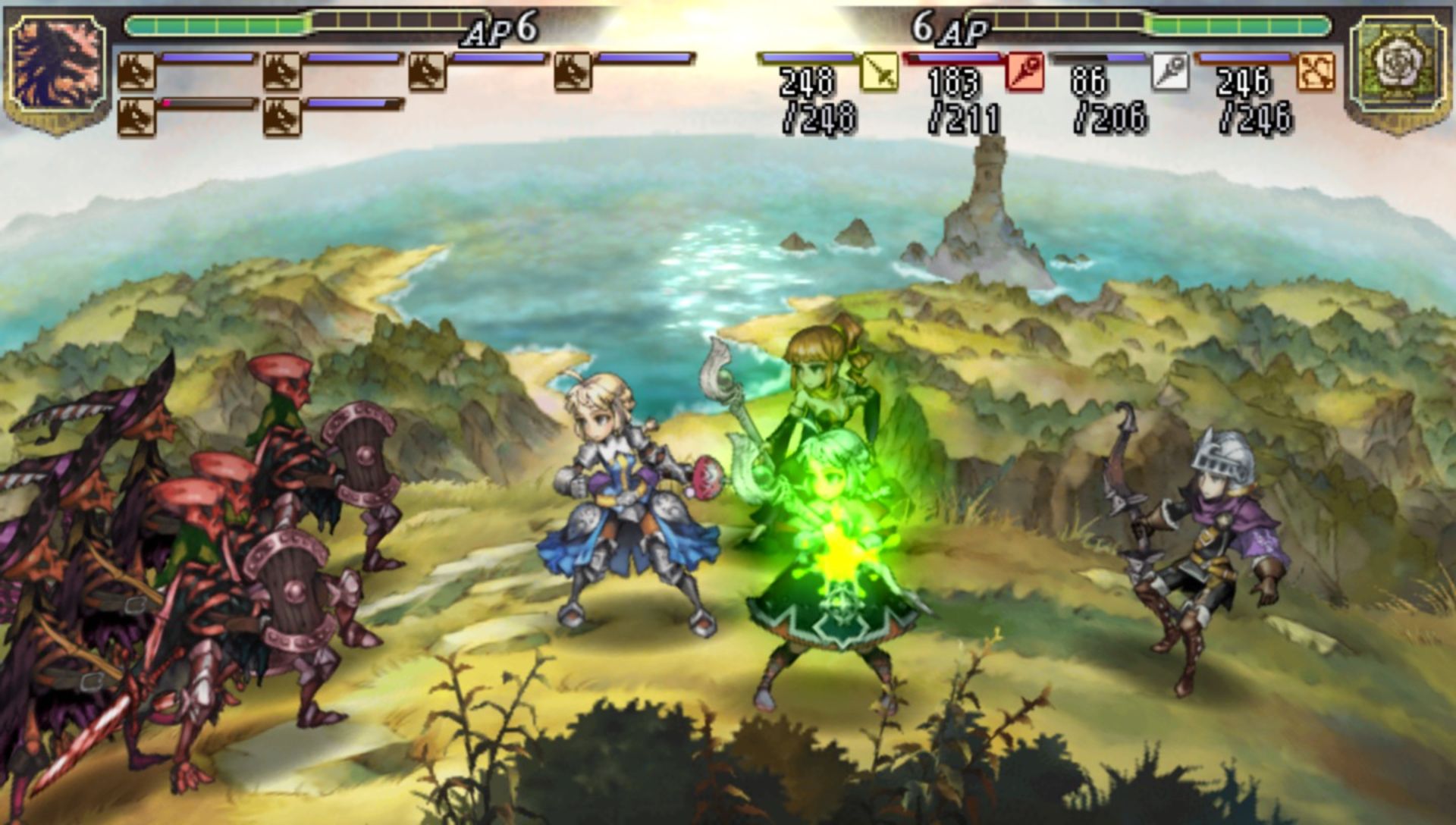Screen dimensions: 1456x825
Task: Select the orange crossed-bows class icon
Action: (1316, 73)
